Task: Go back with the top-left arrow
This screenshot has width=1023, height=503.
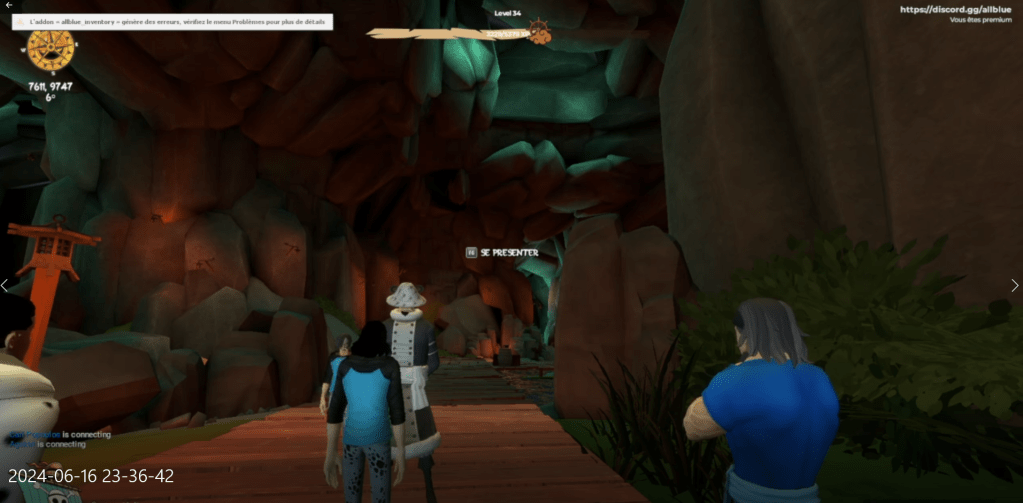Action: [x=9, y=5]
